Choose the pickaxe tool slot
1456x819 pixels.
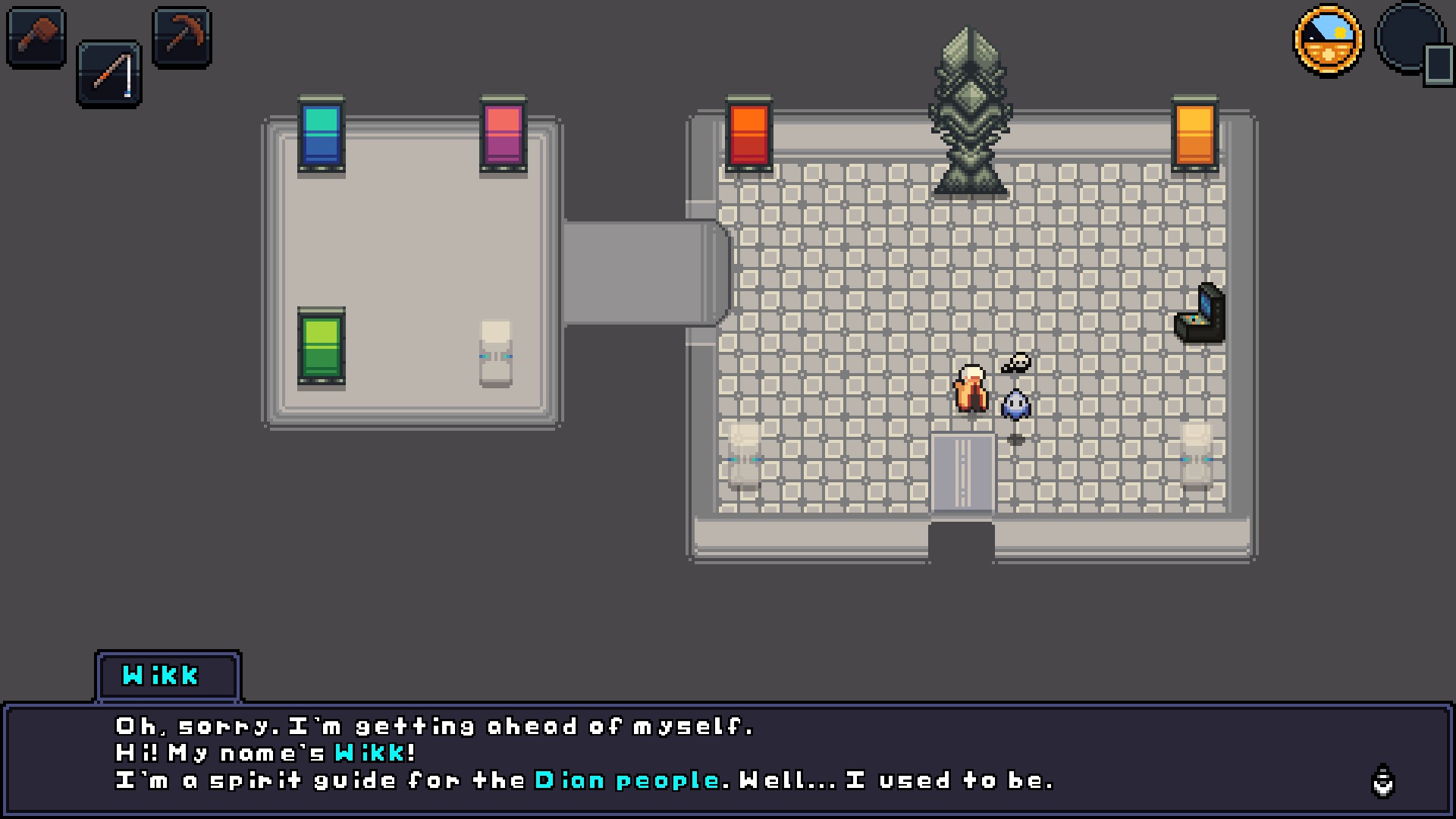click(182, 36)
